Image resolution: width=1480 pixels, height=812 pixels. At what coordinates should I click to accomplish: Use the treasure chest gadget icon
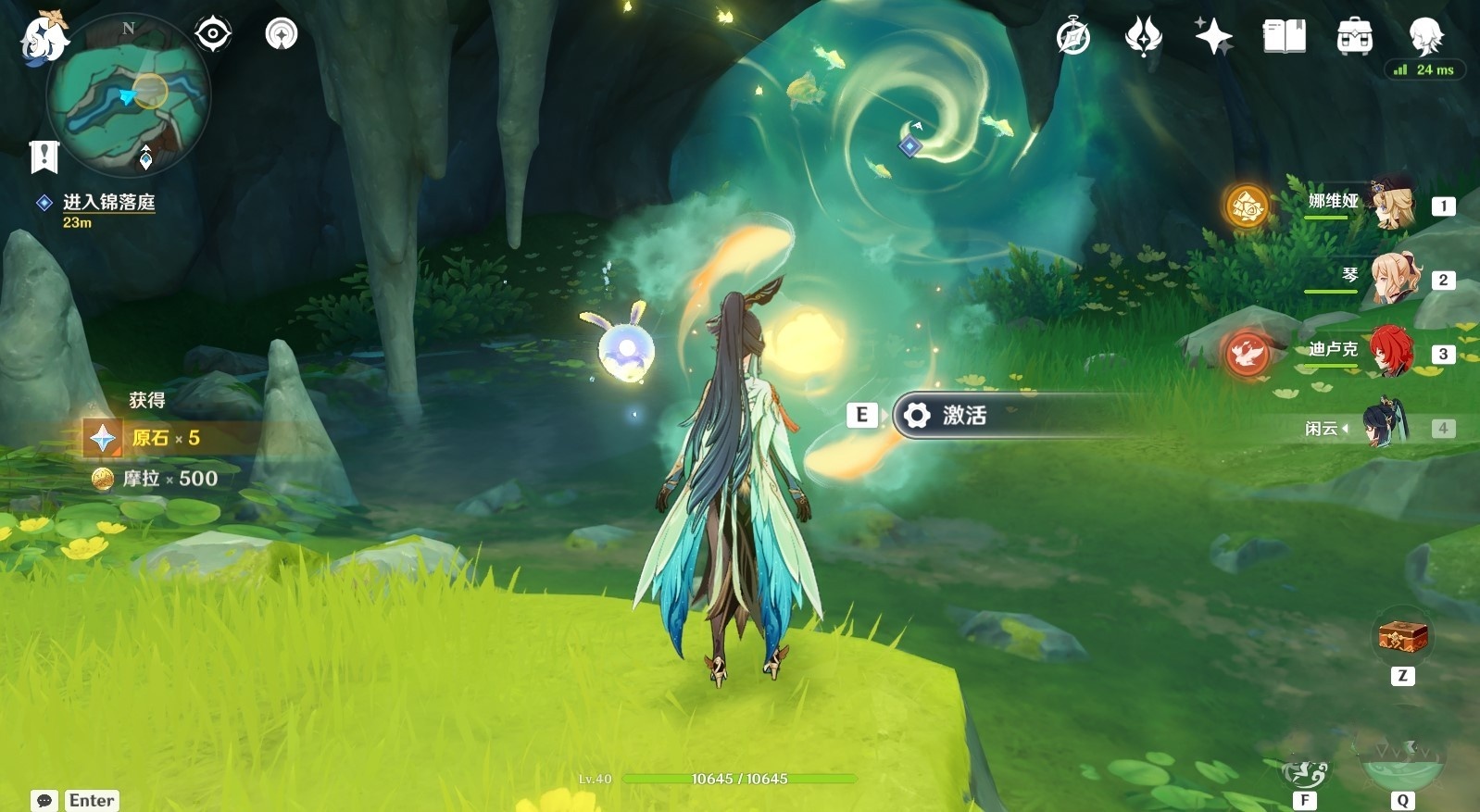point(1402,637)
